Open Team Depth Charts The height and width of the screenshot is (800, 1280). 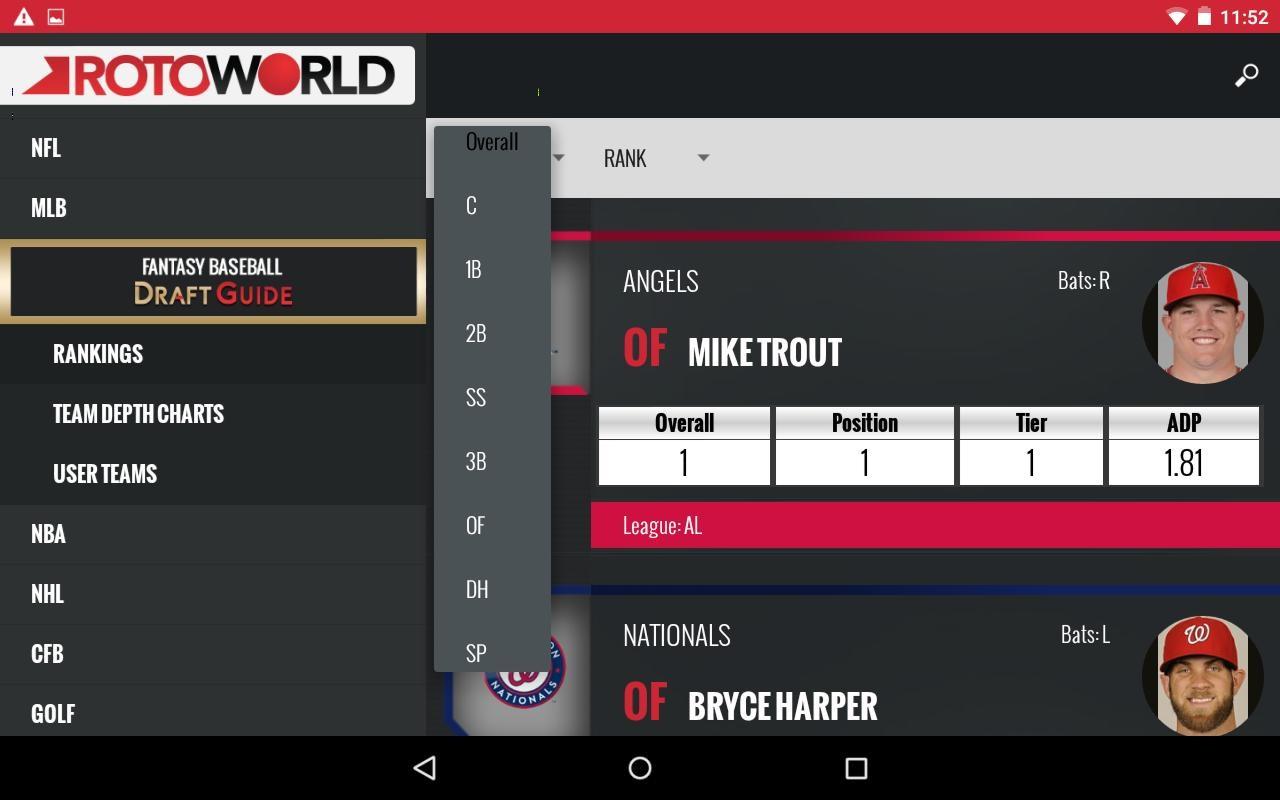[x=138, y=414]
